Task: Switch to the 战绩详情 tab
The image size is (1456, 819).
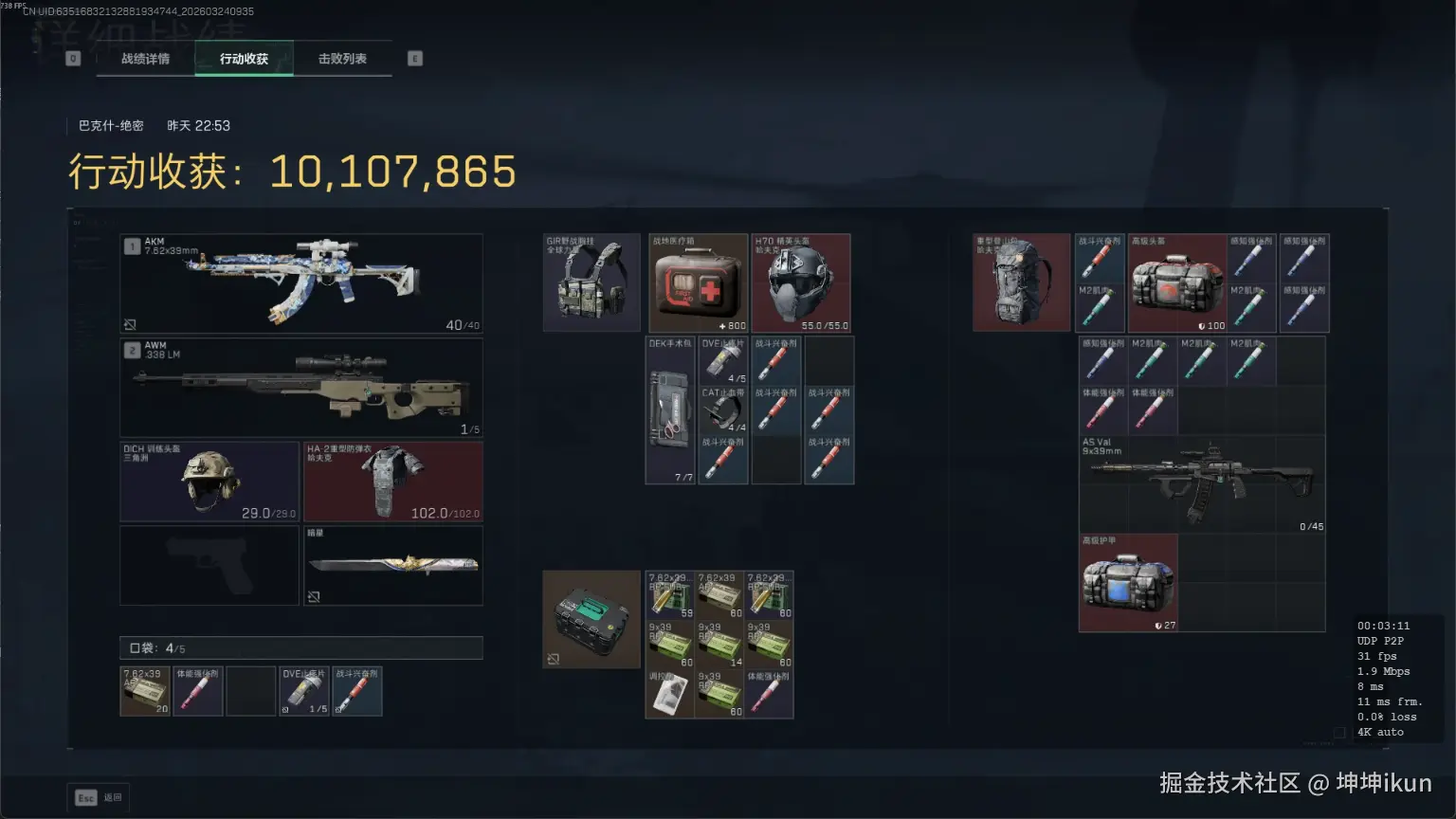Action: 145,59
